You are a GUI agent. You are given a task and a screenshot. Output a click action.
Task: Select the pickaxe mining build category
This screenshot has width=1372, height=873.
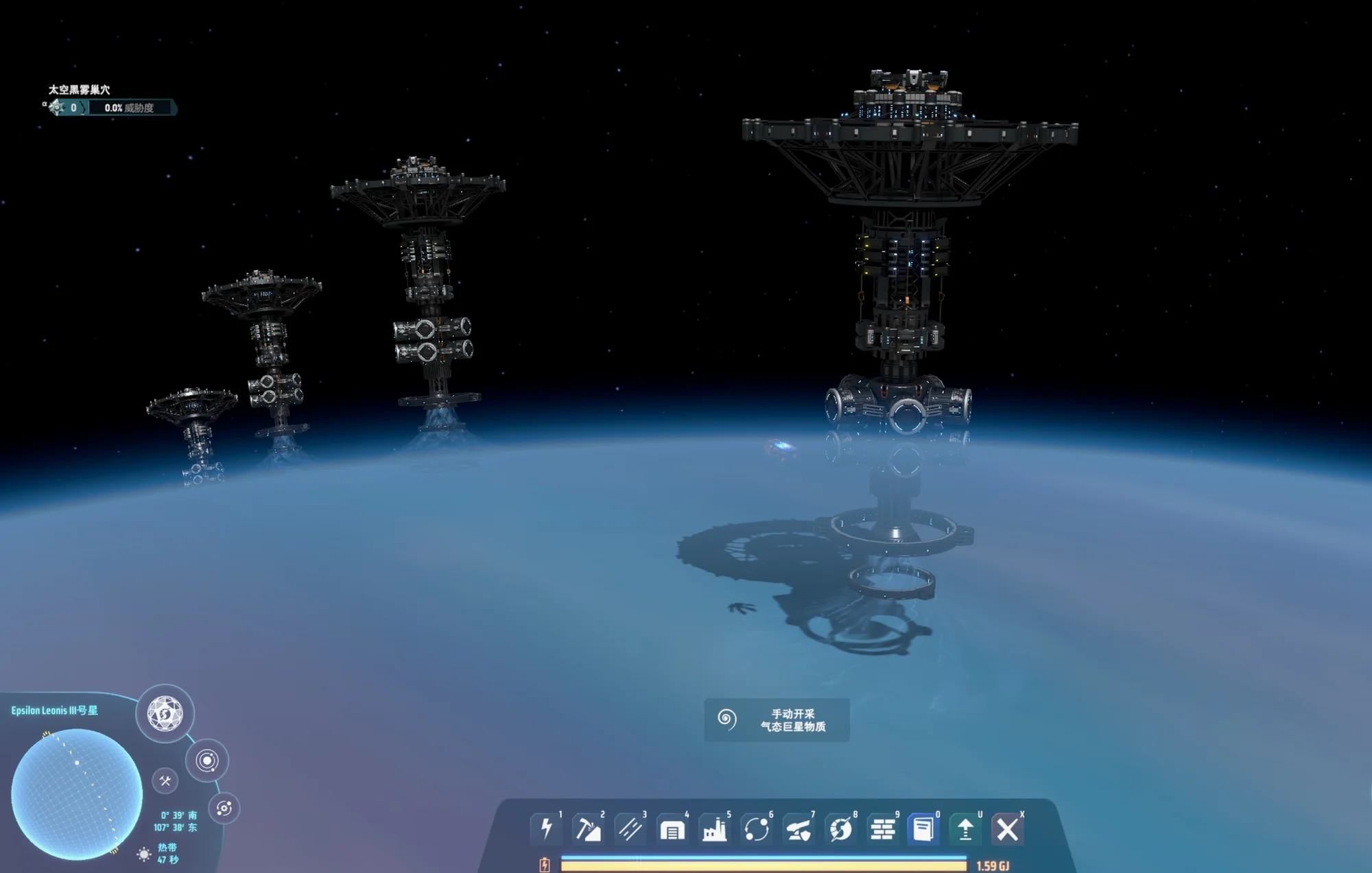coord(588,829)
